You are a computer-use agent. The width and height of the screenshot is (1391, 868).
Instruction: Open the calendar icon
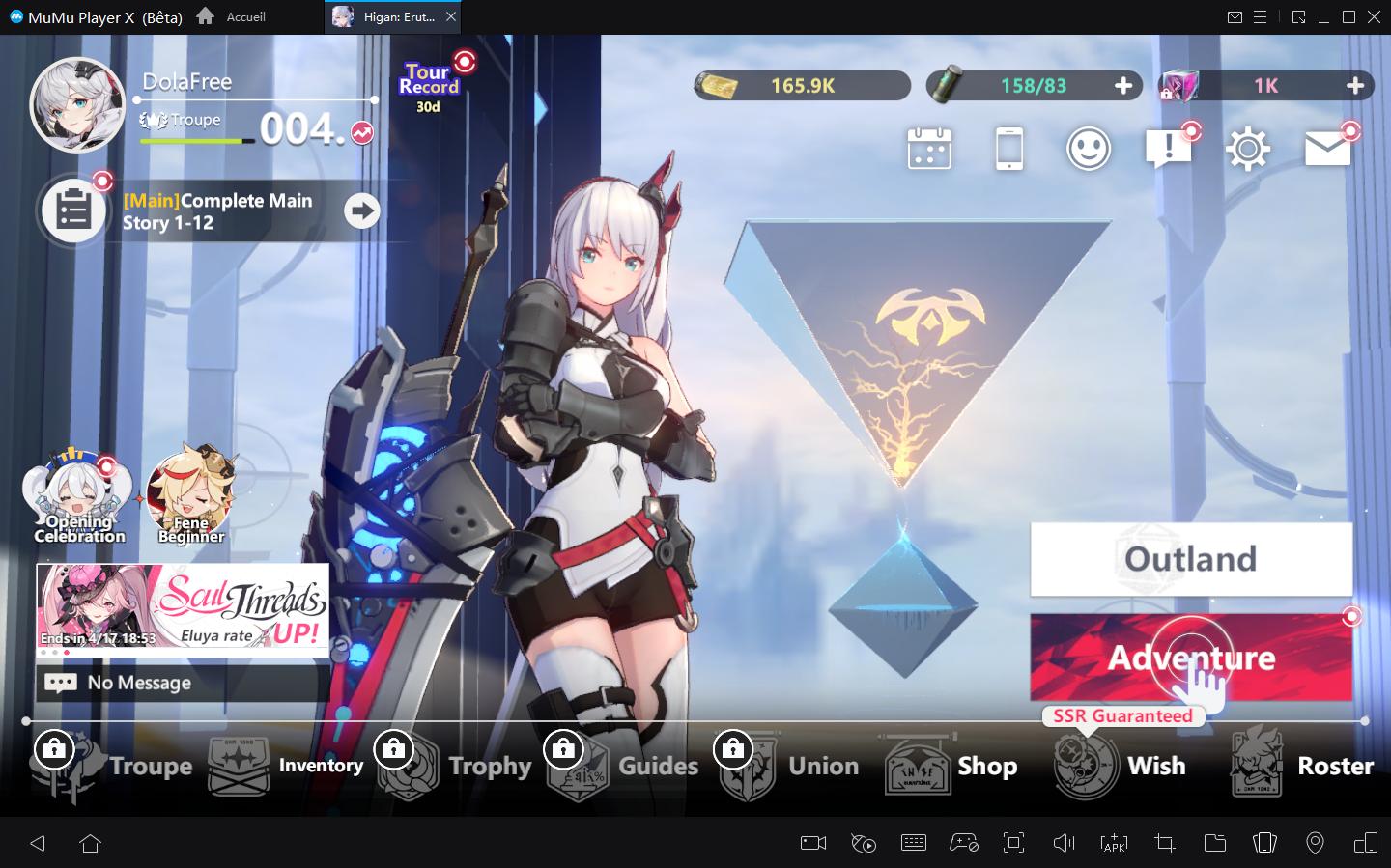click(x=929, y=150)
